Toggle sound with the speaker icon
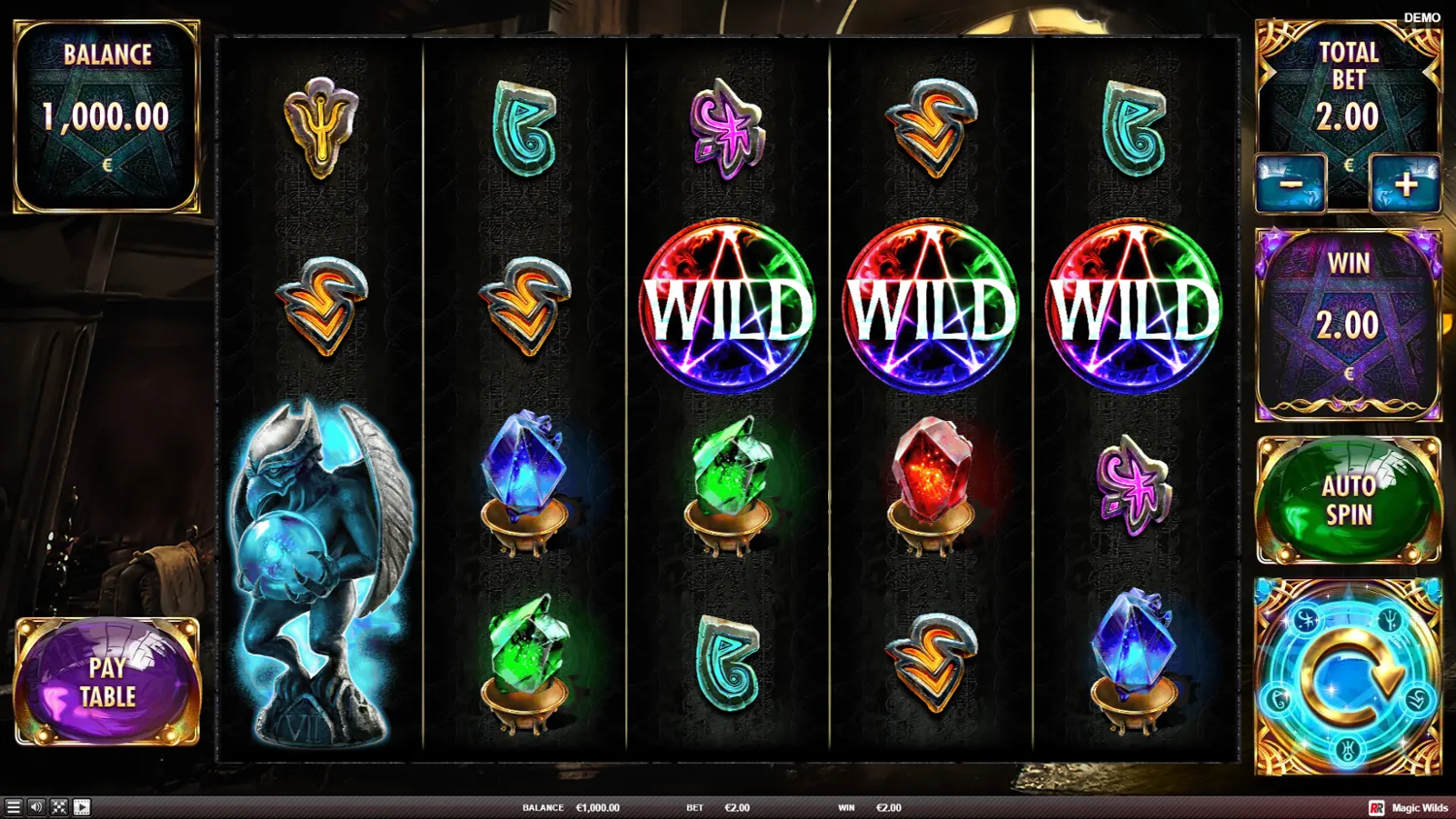Screen dimensions: 1456x819 pos(36,807)
